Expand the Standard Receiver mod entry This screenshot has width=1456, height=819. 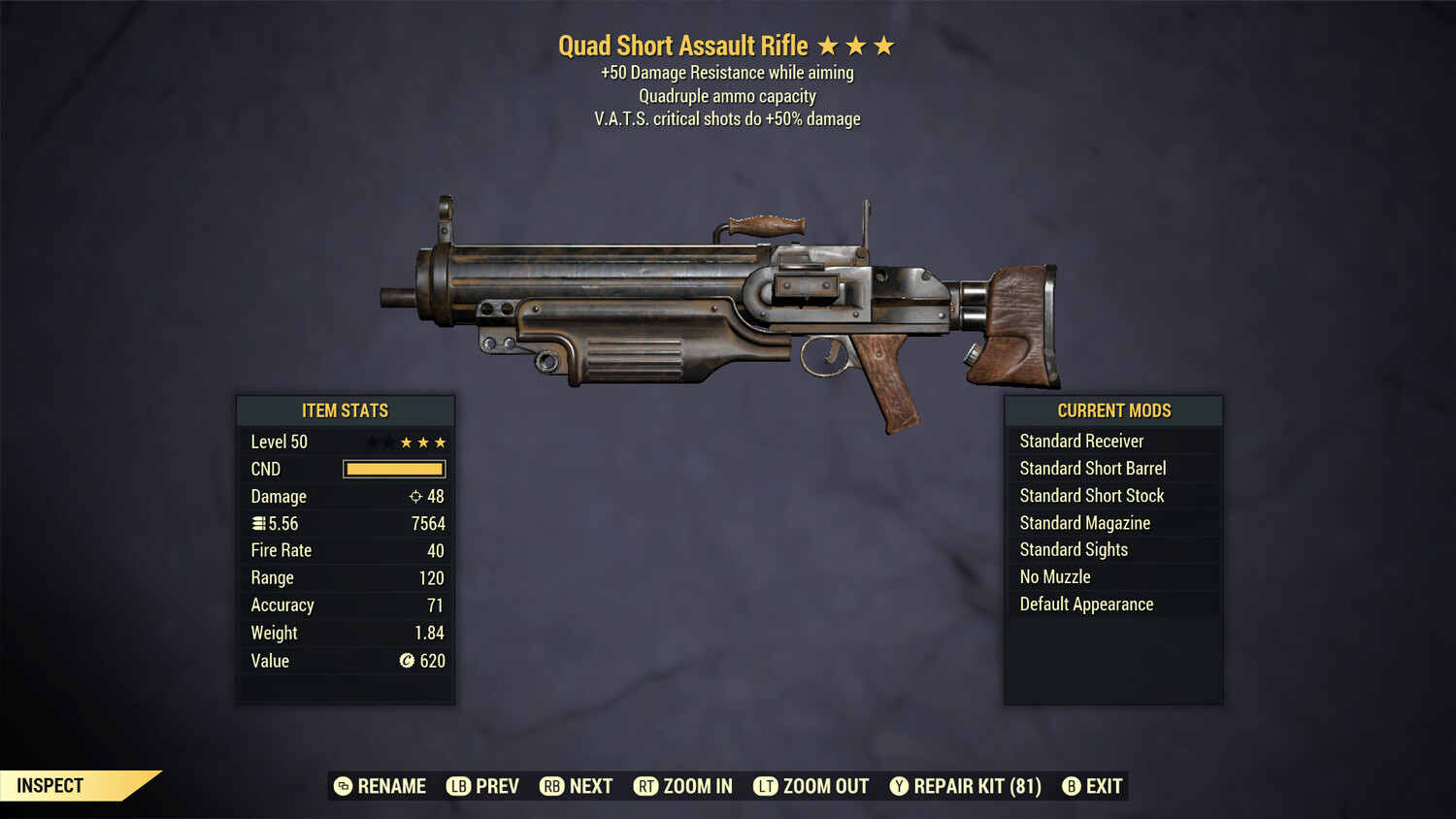click(1080, 441)
